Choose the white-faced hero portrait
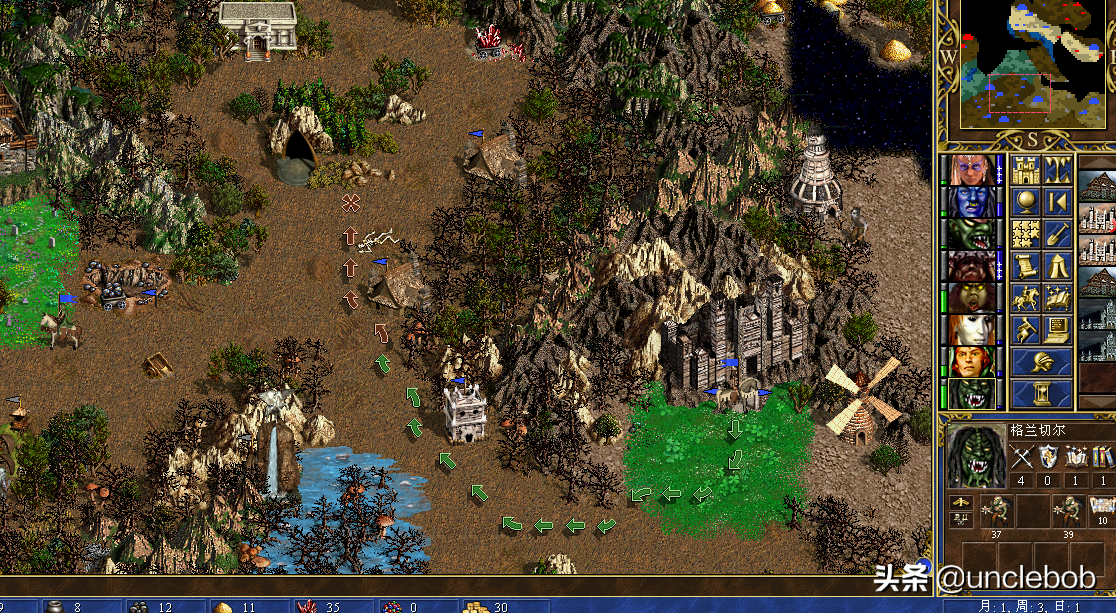This screenshot has width=1116, height=613. 970,330
